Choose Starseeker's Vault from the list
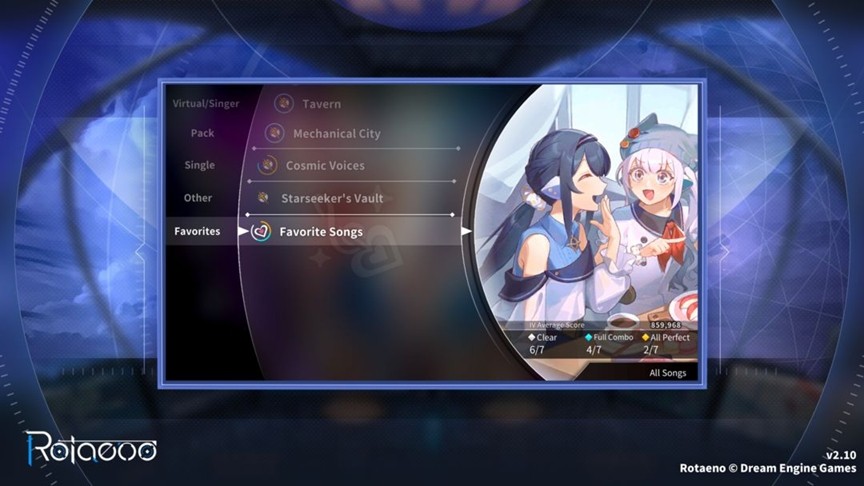 pyautogui.click(x=332, y=199)
